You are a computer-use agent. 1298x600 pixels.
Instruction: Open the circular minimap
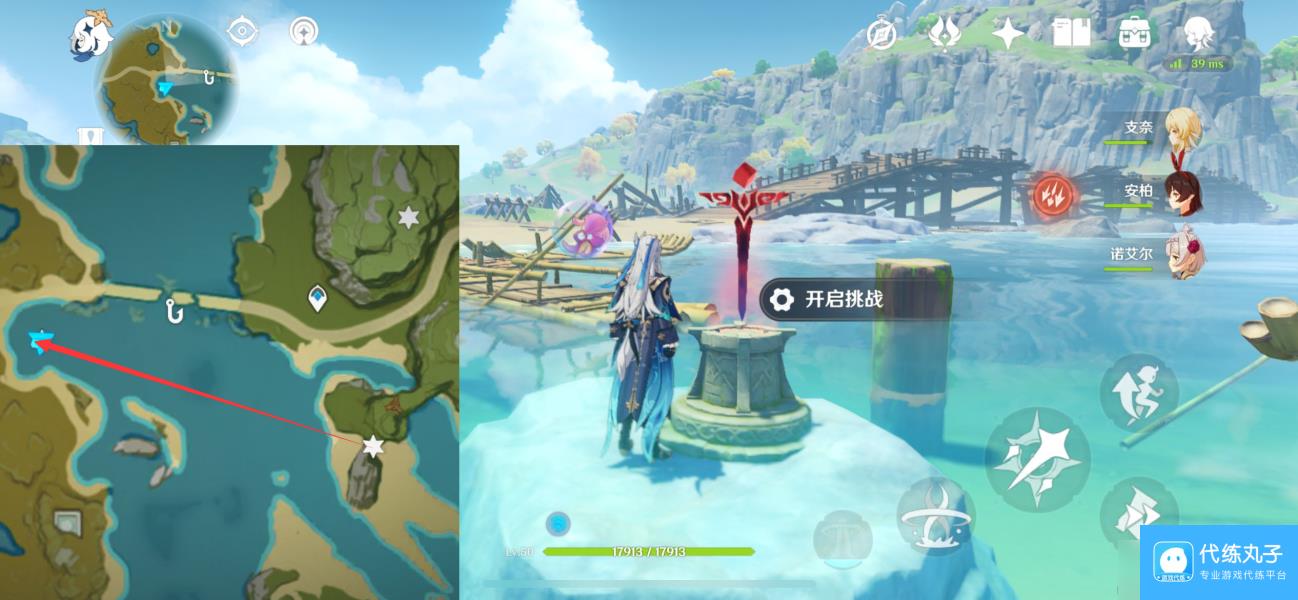[166, 80]
